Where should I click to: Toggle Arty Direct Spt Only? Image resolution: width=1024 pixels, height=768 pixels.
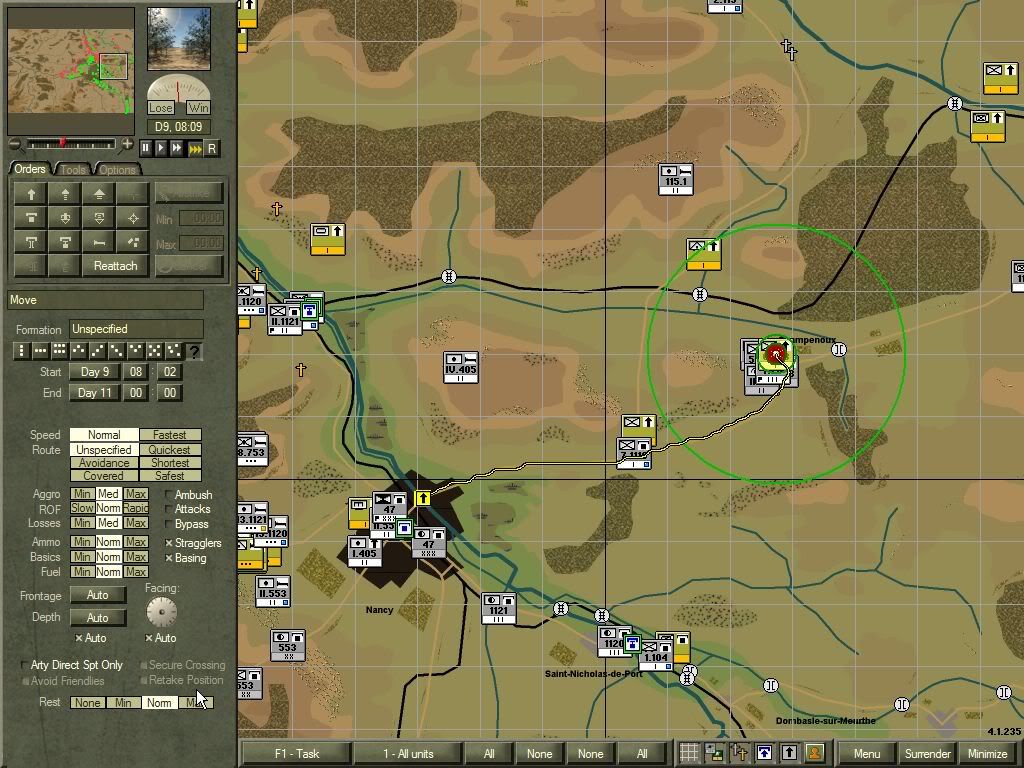tap(25, 665)
